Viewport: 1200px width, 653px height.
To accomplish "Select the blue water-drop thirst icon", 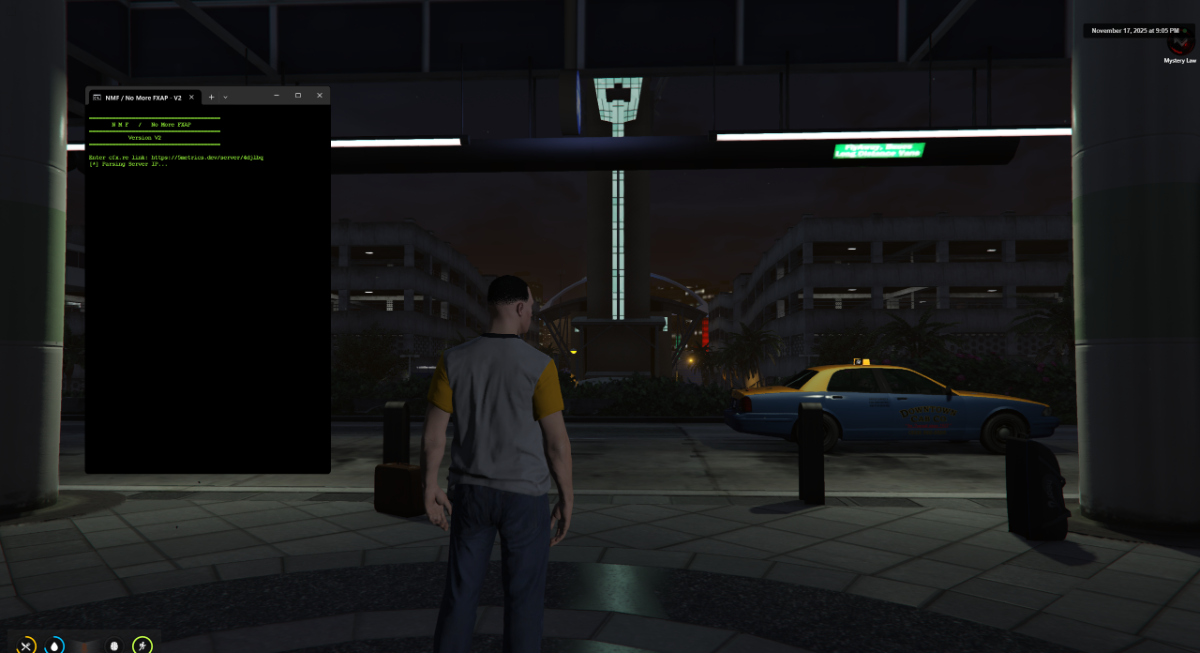I will pos(55,645).
